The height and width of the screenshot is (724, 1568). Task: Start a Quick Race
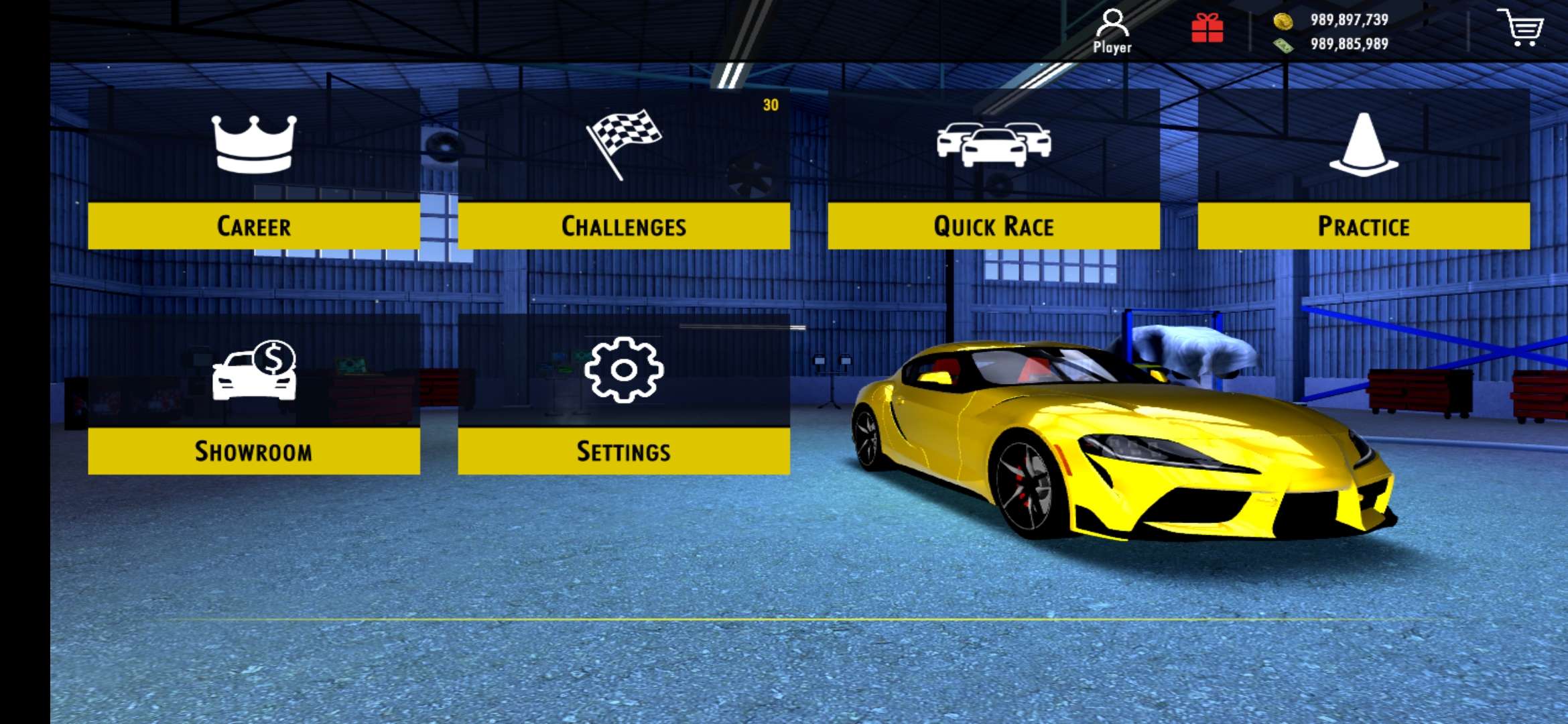[992, 227]
